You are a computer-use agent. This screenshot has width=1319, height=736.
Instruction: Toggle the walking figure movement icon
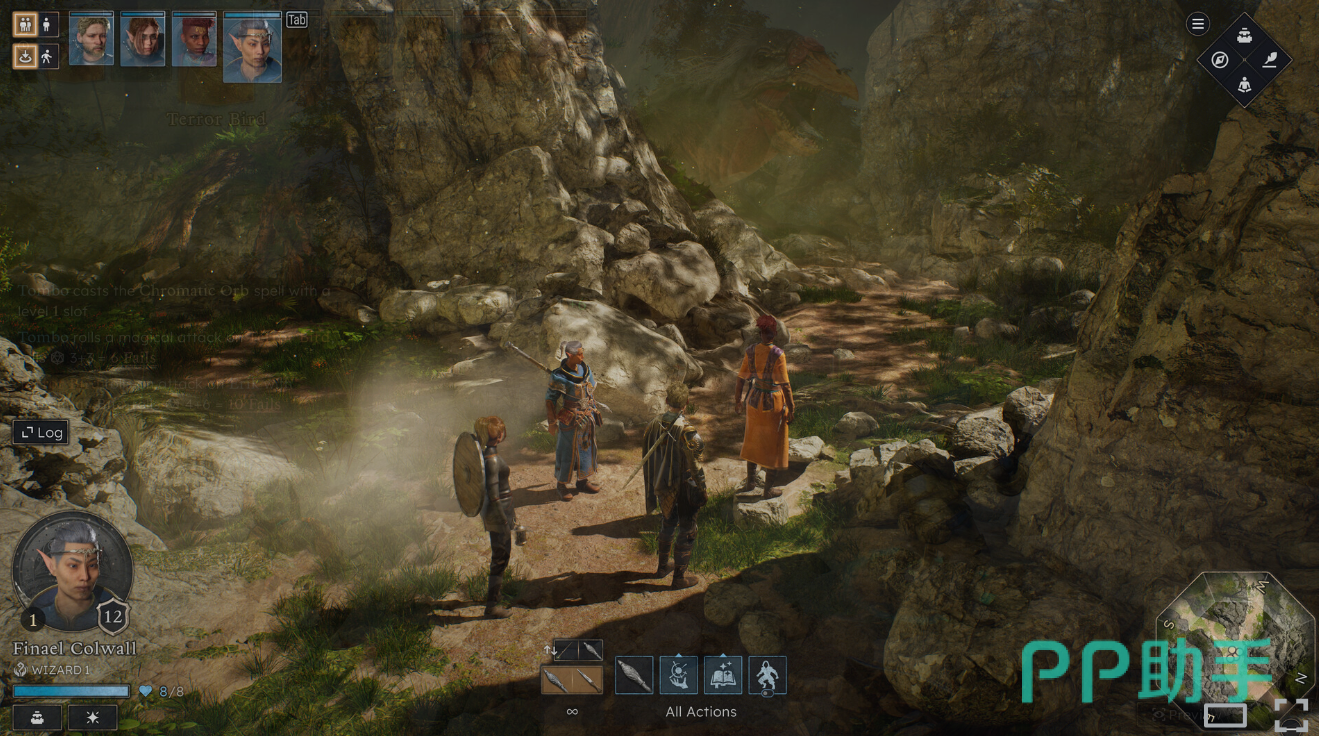[x=48, y=56]
